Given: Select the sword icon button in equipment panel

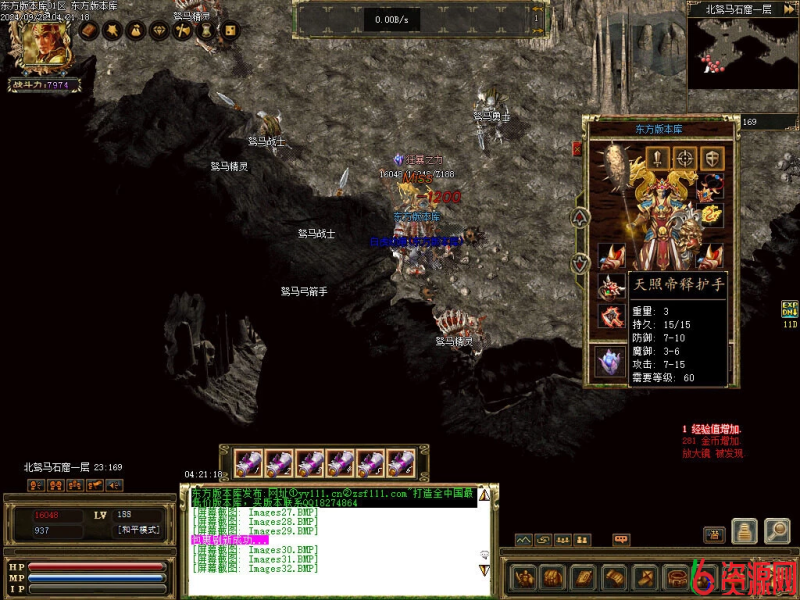Looking at the screenshot, I should coord(657,157).
